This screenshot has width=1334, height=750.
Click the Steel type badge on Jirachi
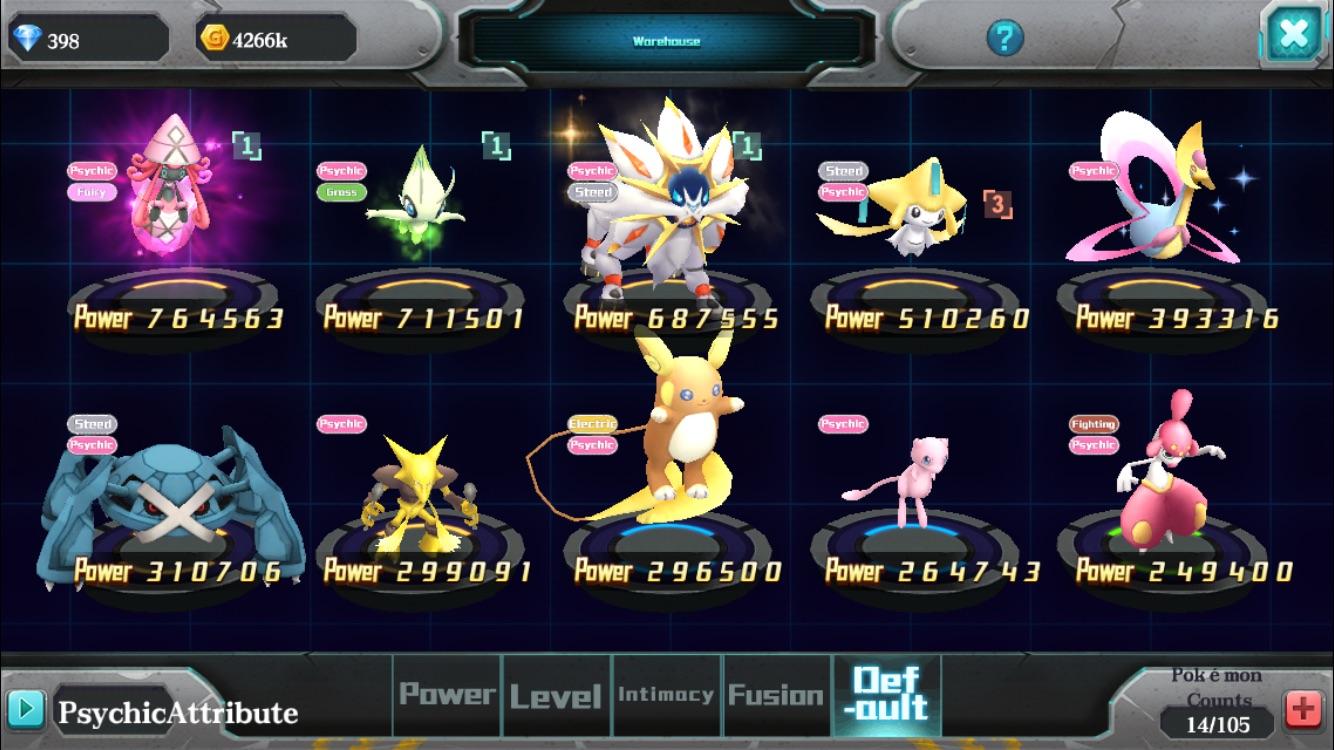pyautogui.click(x=842, y=171)
